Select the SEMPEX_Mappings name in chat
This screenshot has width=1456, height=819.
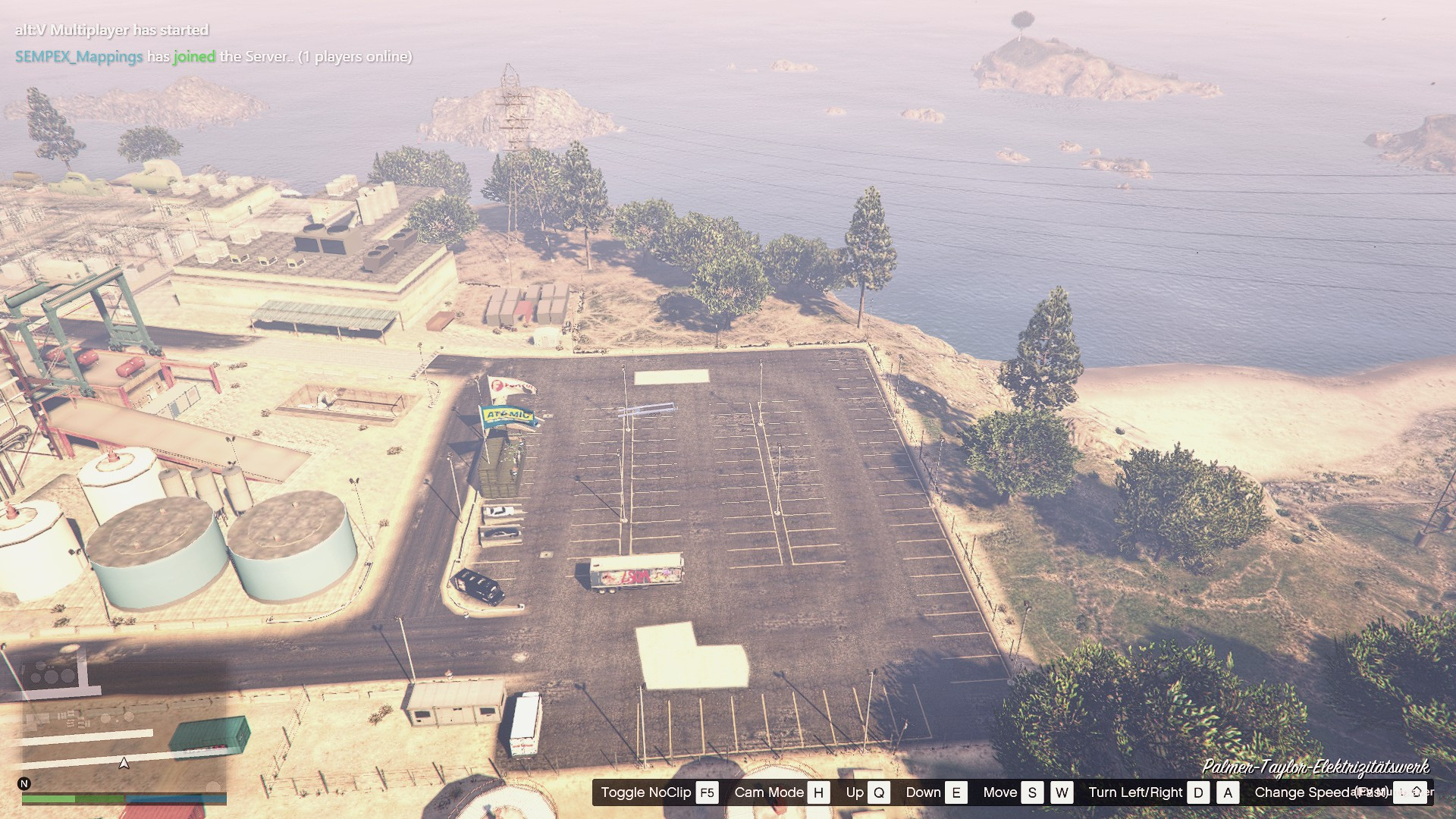(x=79, y=57)
